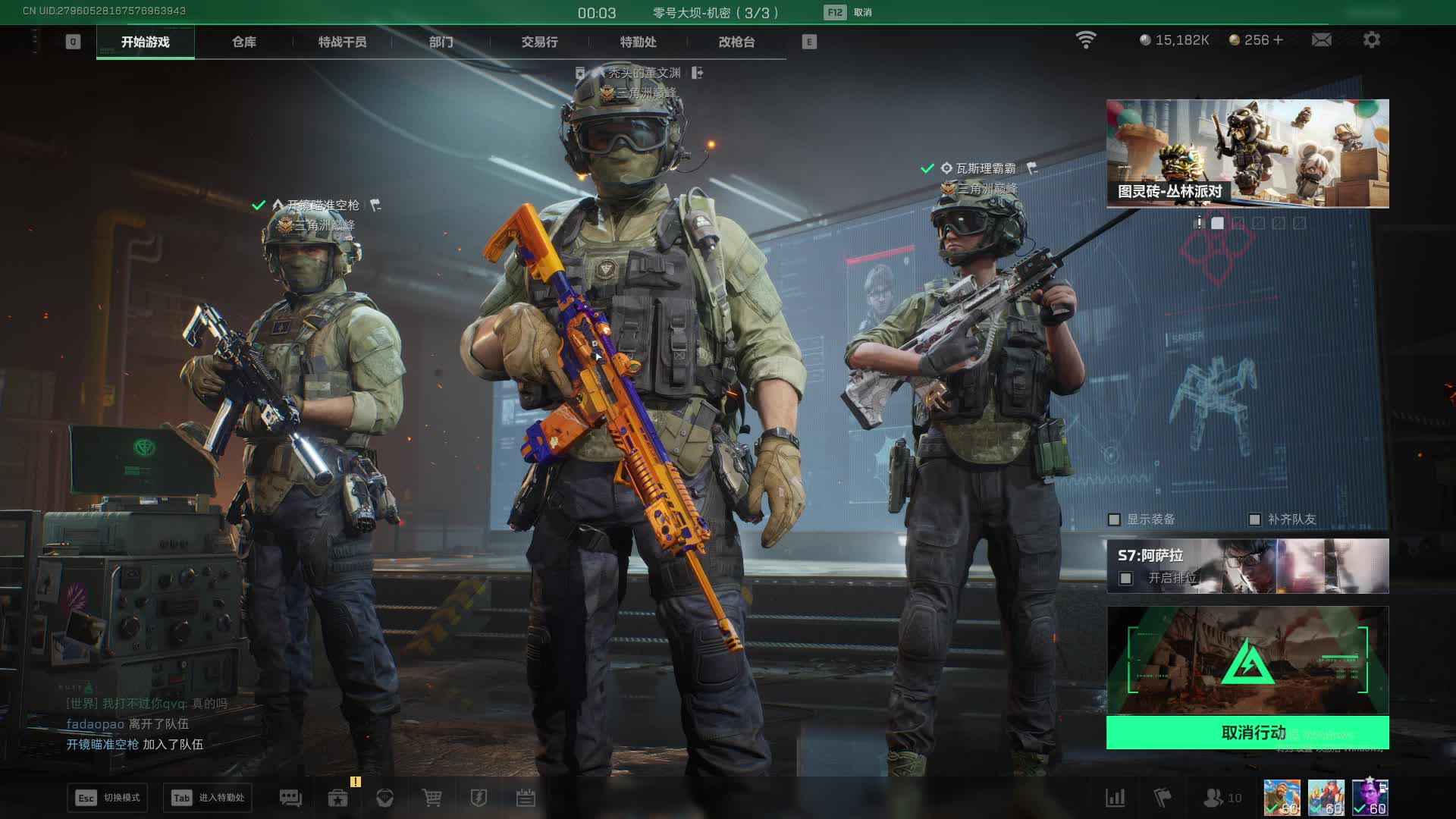Open the 特战干员 tab
The width and height of the screenshot is (1456, 819).
coord(342,42)
